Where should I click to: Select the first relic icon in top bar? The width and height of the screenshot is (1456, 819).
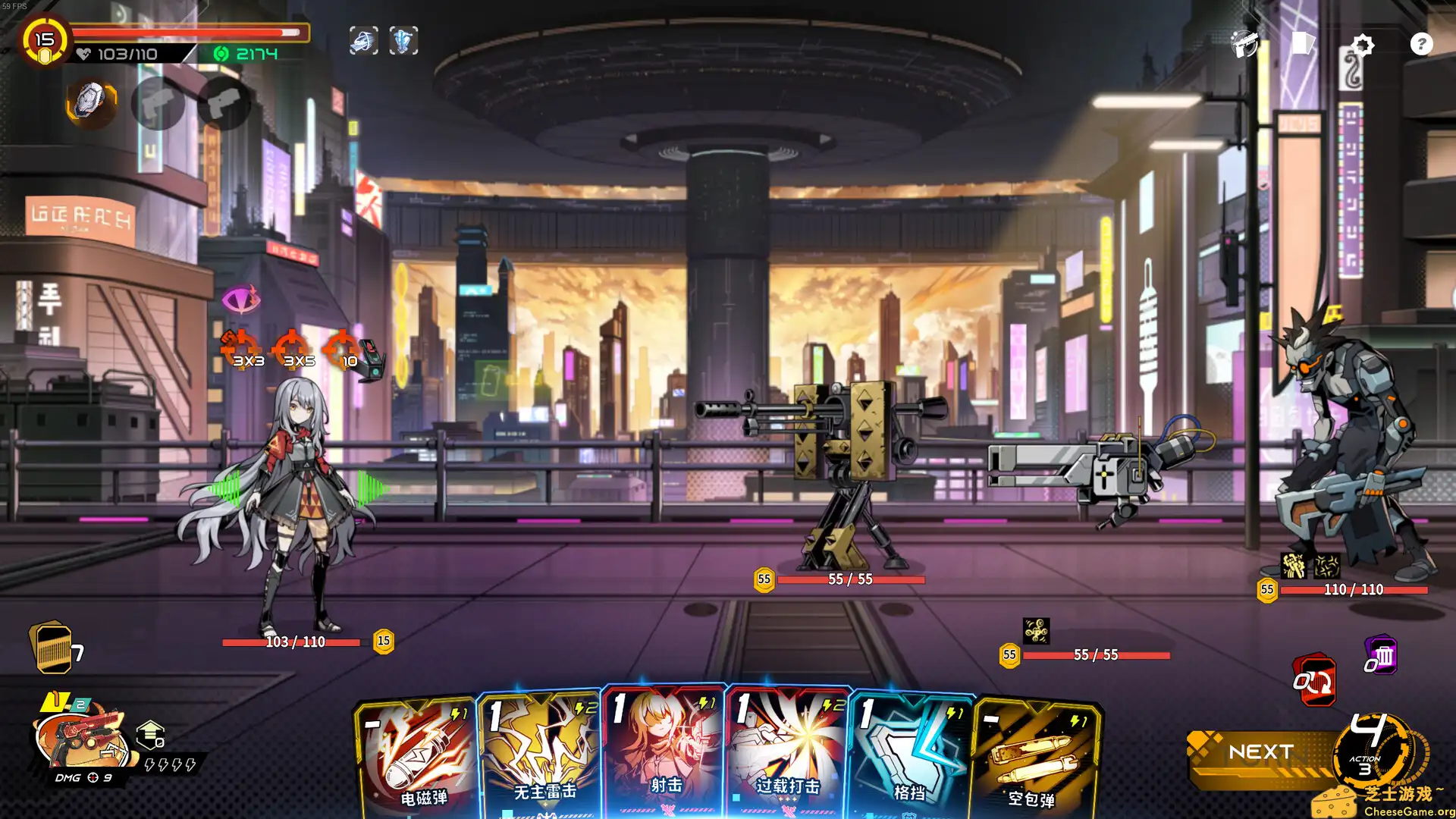click(x=363, y=41)
